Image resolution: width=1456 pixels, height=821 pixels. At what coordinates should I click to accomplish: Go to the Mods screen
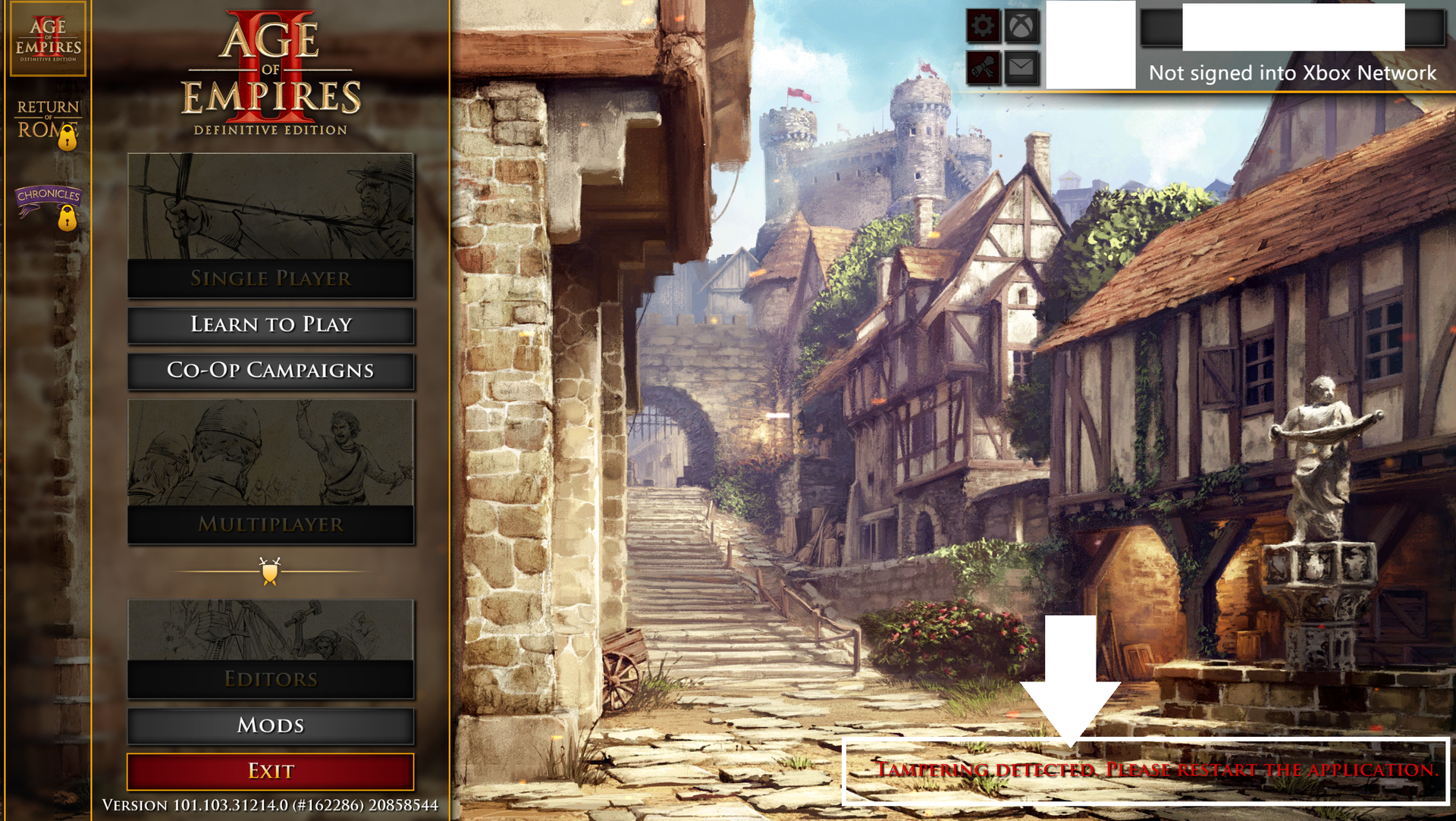(x=271, y=725)
